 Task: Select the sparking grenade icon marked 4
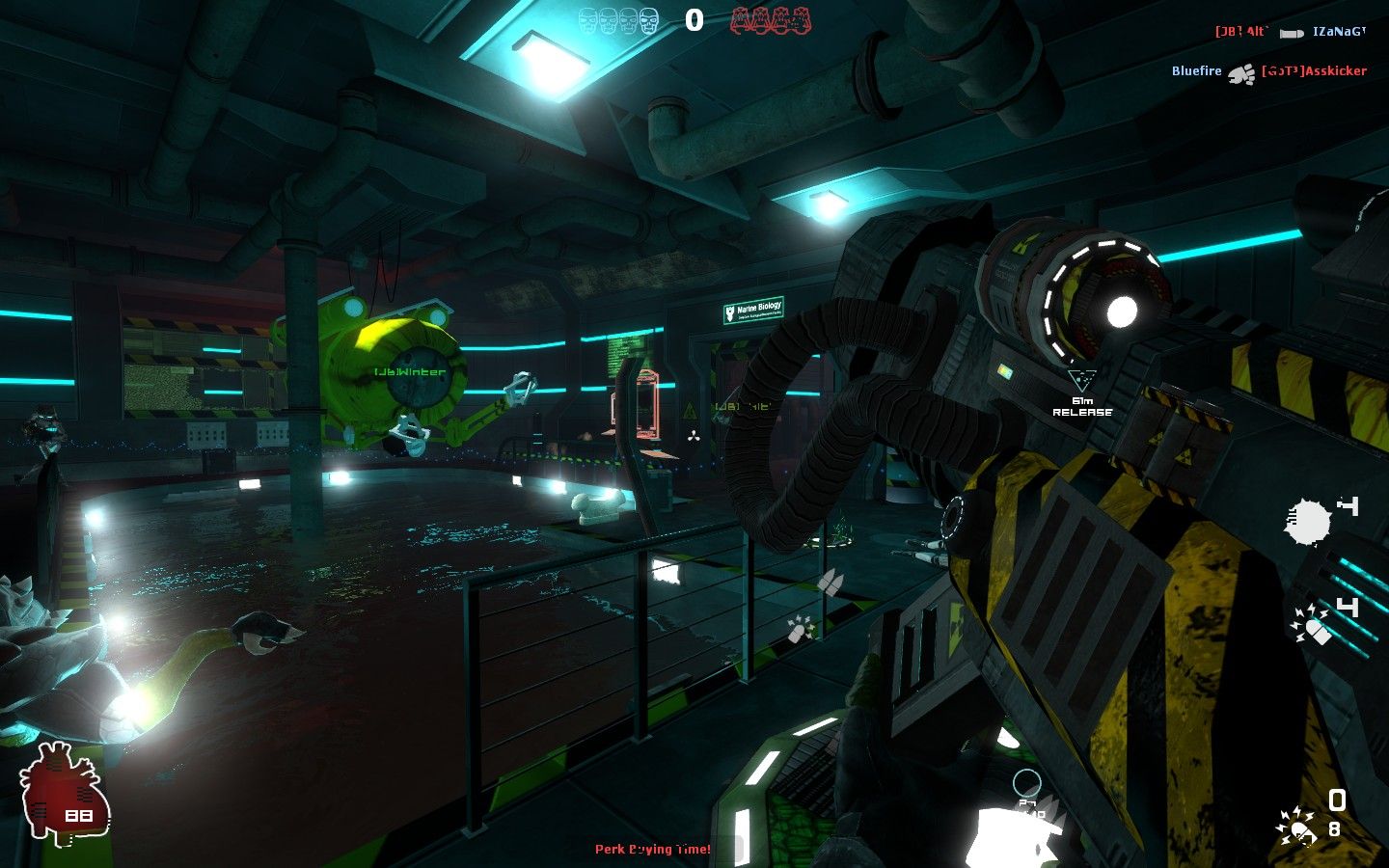pos(1313,623)
